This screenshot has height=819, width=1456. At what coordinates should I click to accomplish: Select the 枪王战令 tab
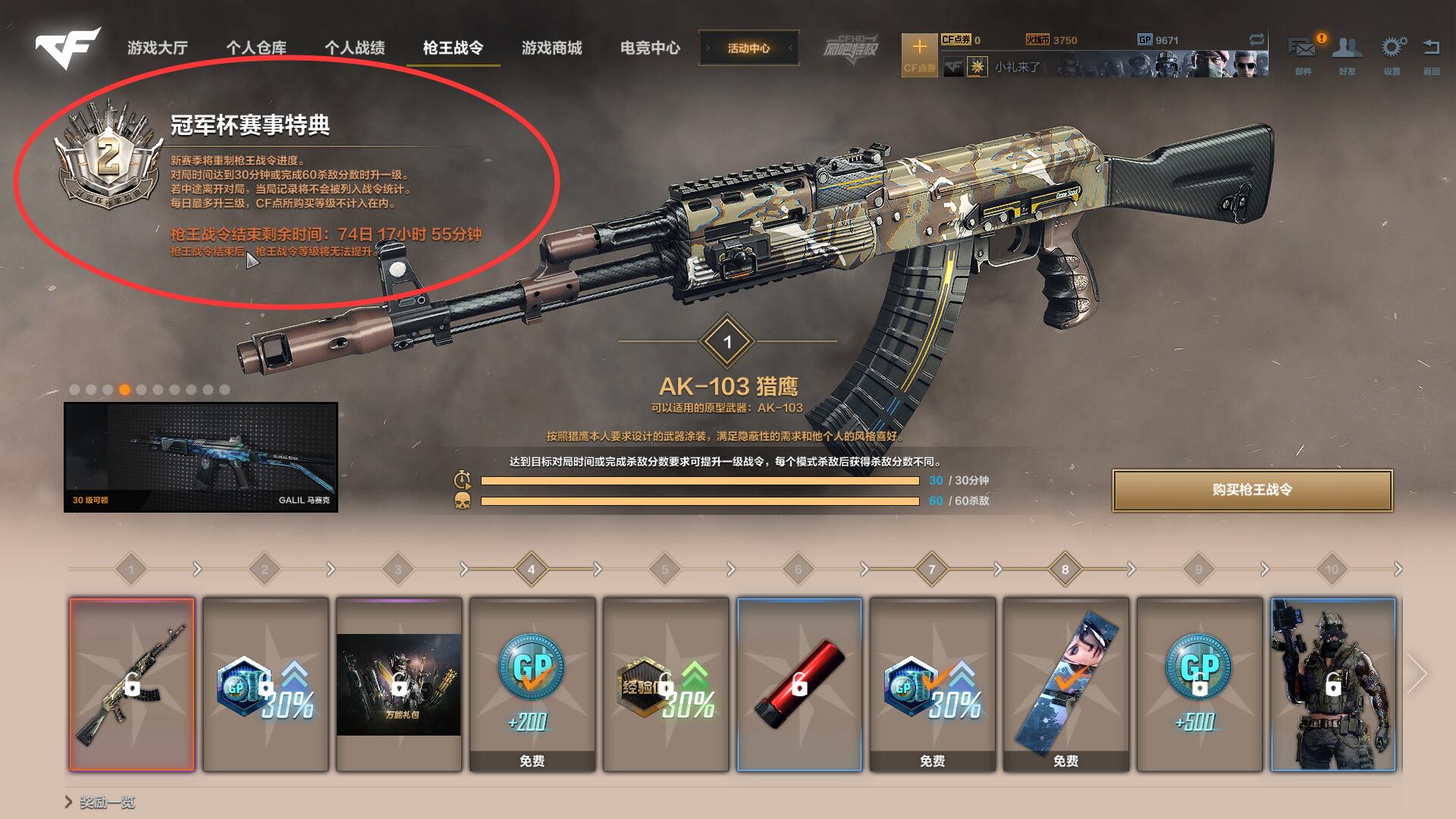453,48
